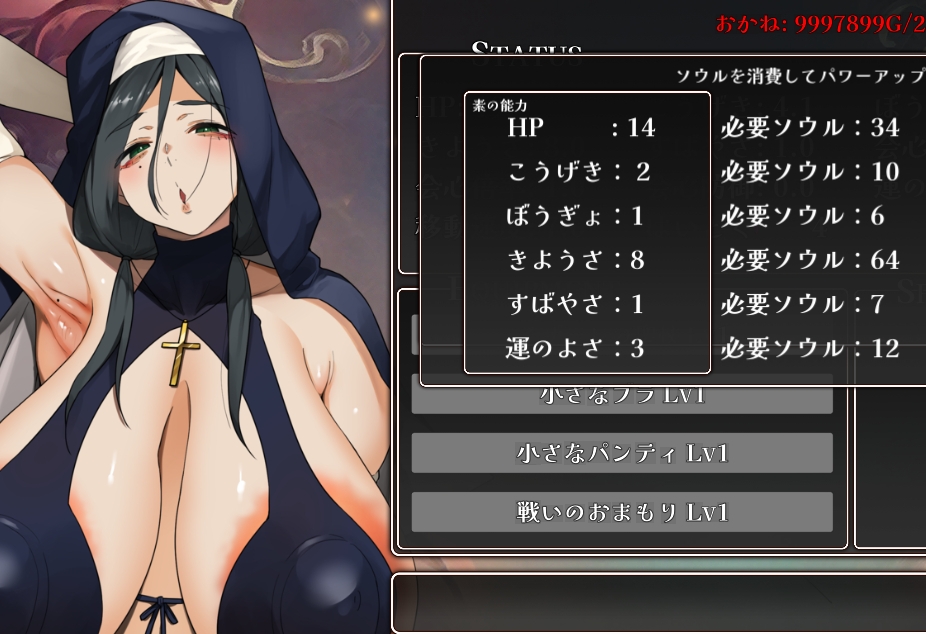The height and width of the screenshot is (634, 926).
Task: Click the 戦いのおまもり Lv1 equipment button
Action: [x=621, y=512]
